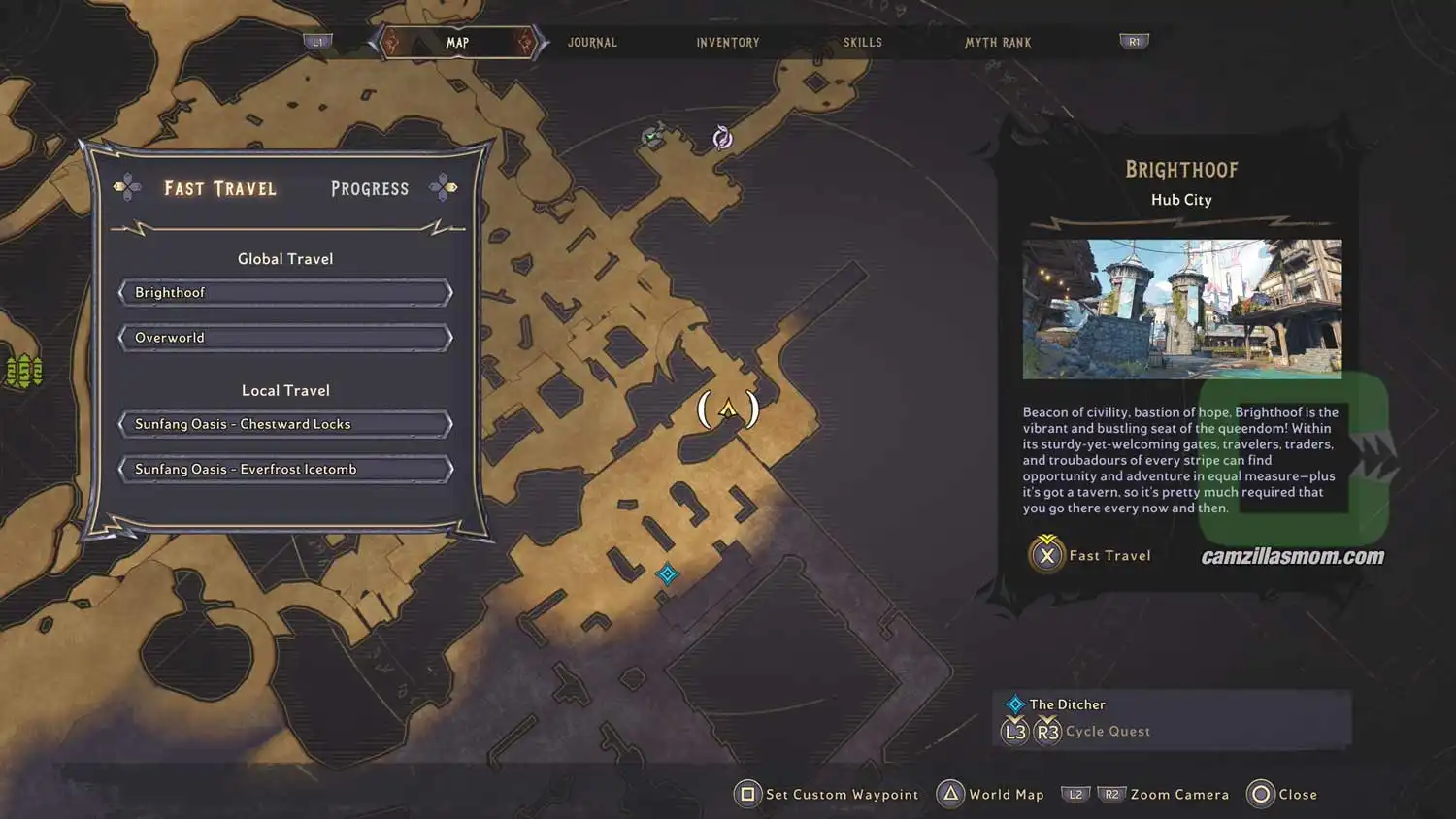Select the player arrow marker on map
The height and width of the screenshot is (819, 1456).
click(x=728, y=409)
